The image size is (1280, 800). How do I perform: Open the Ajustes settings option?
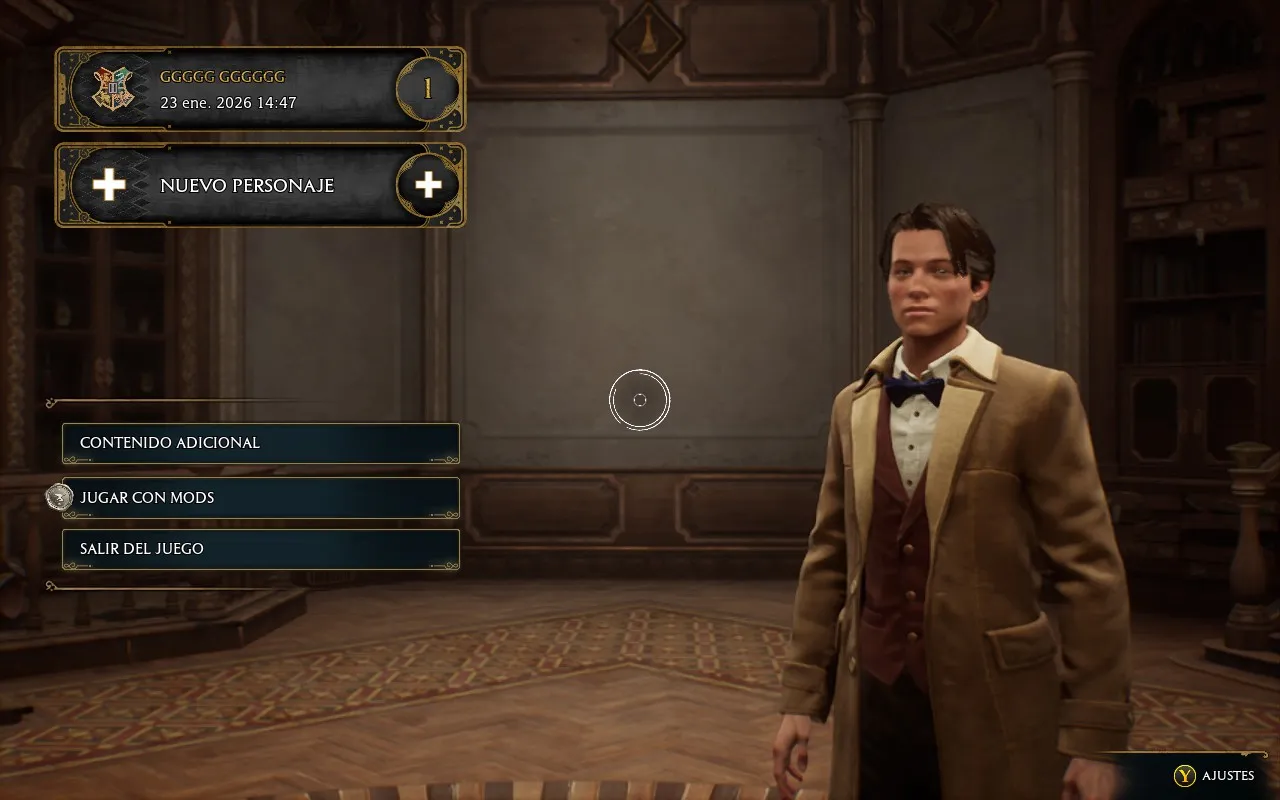(1213, 775)
